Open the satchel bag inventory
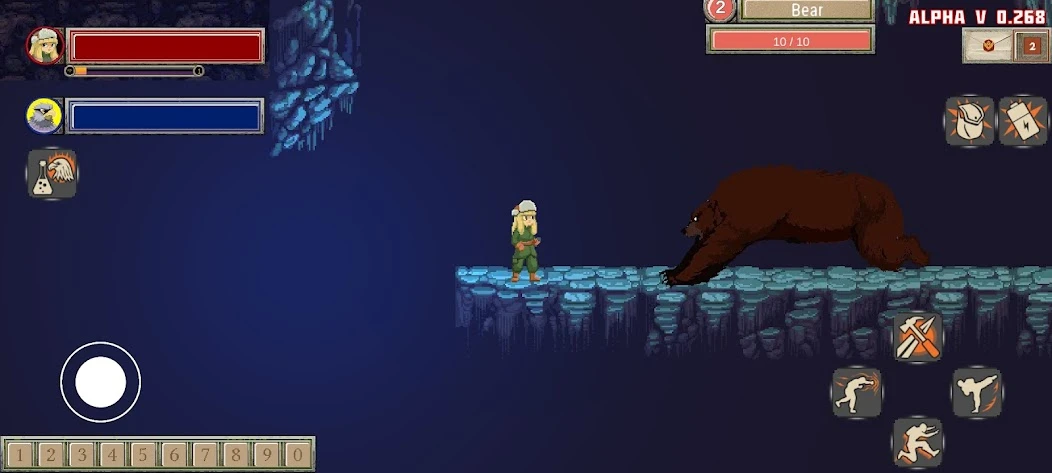This screenshot has height=473, width=1052. pyautogui.click(x=969, y=122)
